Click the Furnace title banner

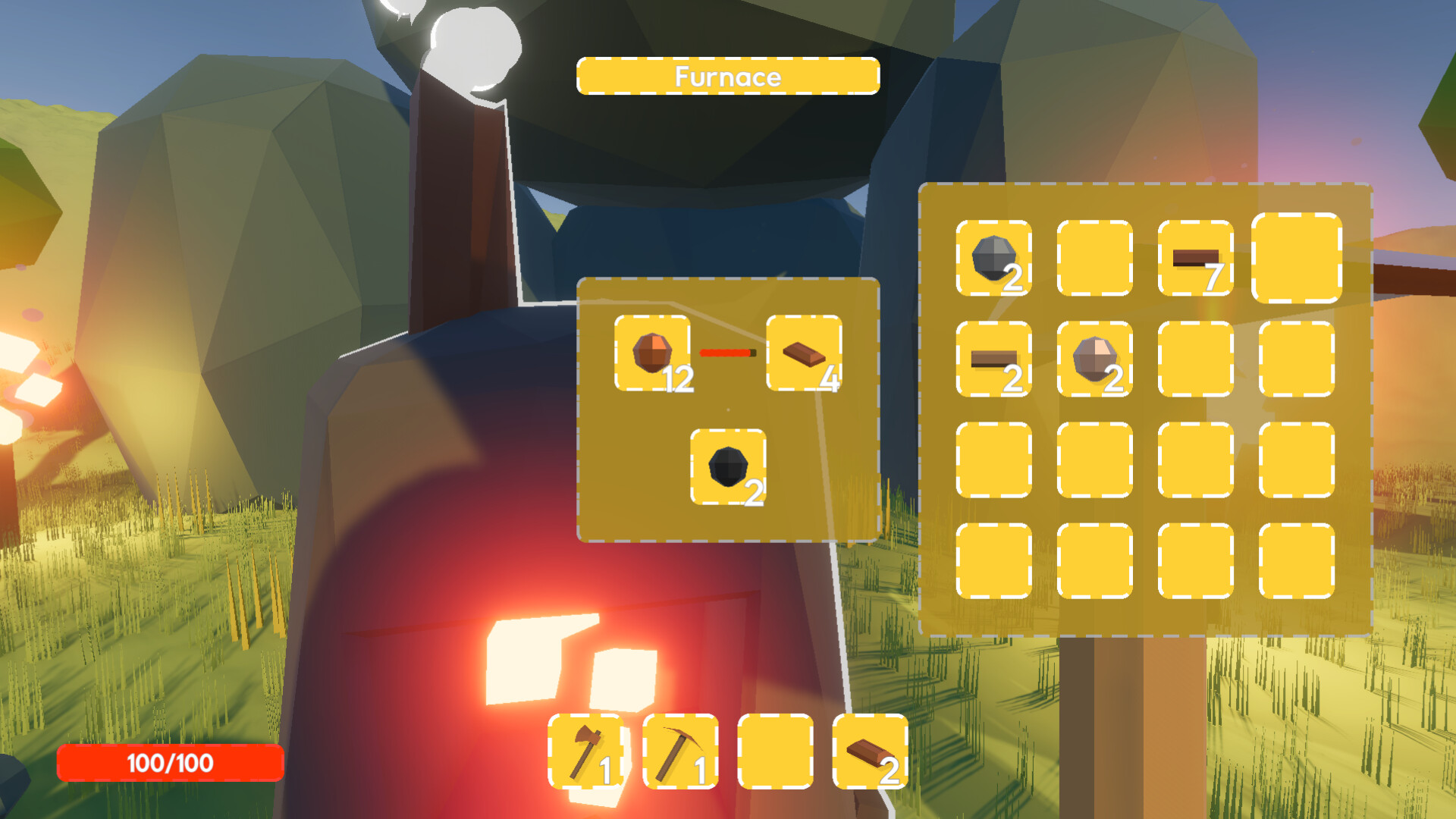728,76
